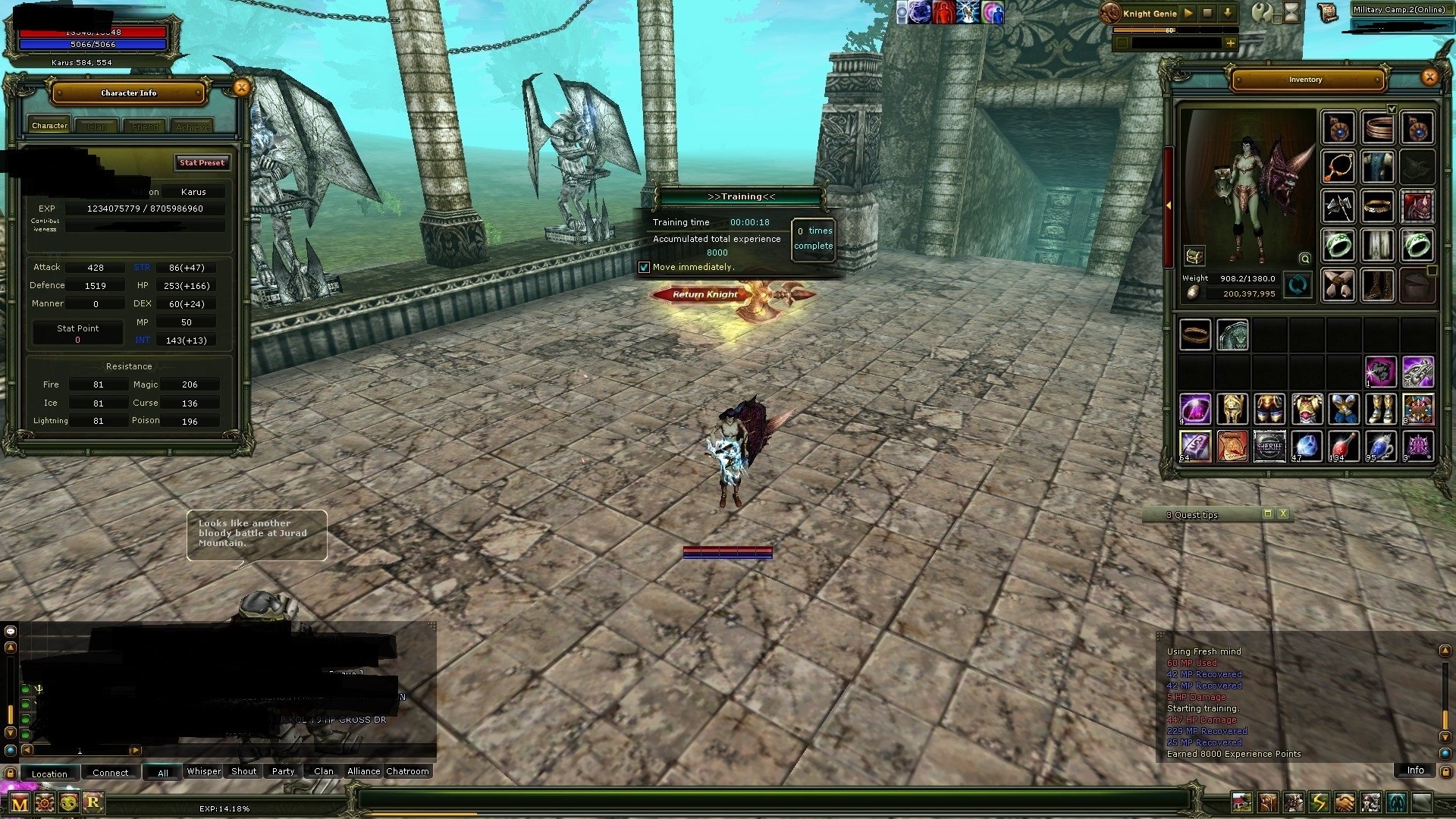Image resolution: width=1456 pixels, height=819 pixels.
Task: Select the Sheriff badge item
Action: 1269,447
